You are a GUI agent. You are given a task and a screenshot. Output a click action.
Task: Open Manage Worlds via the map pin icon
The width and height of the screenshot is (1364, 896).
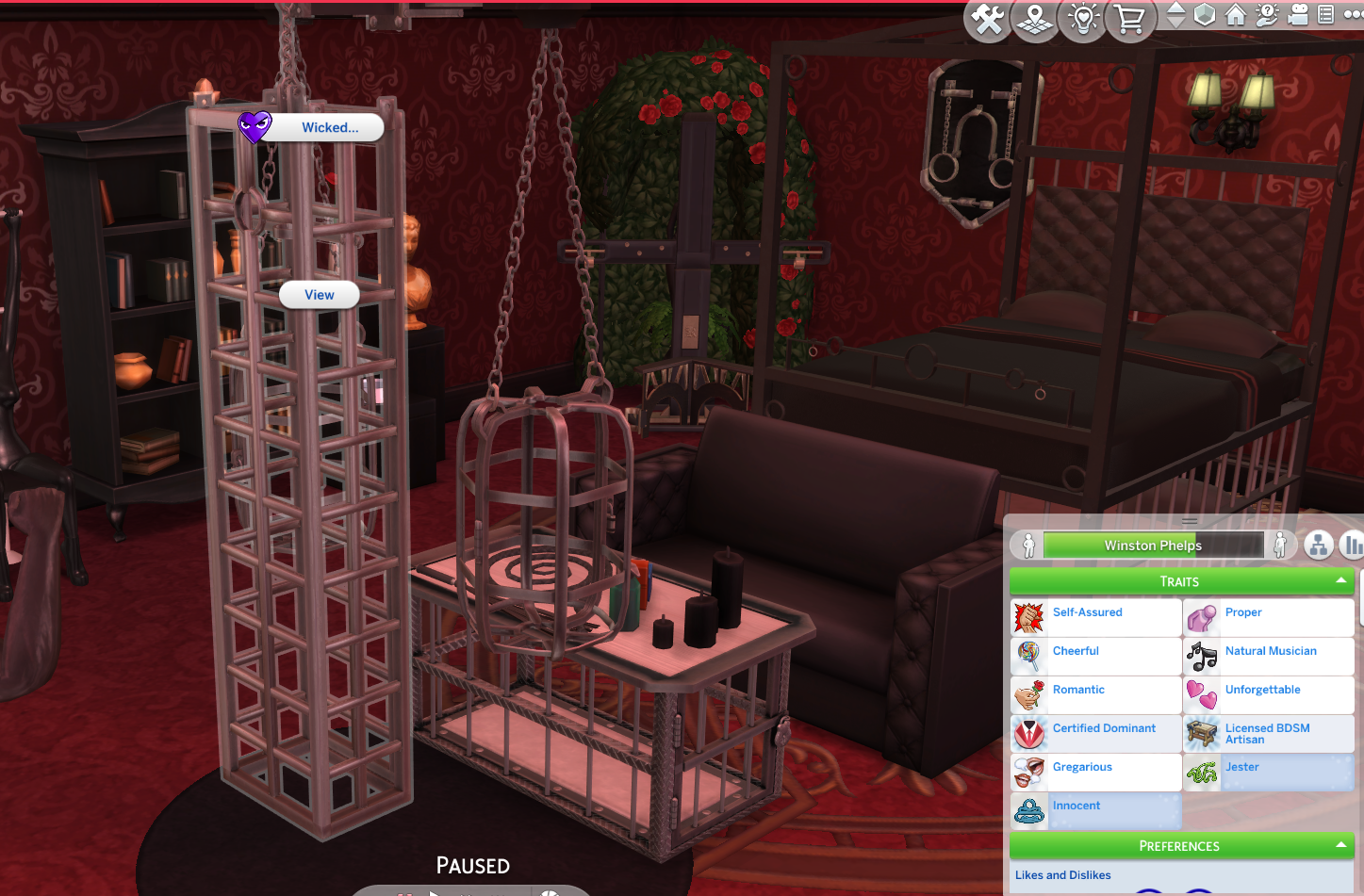tap(1034, 19)
